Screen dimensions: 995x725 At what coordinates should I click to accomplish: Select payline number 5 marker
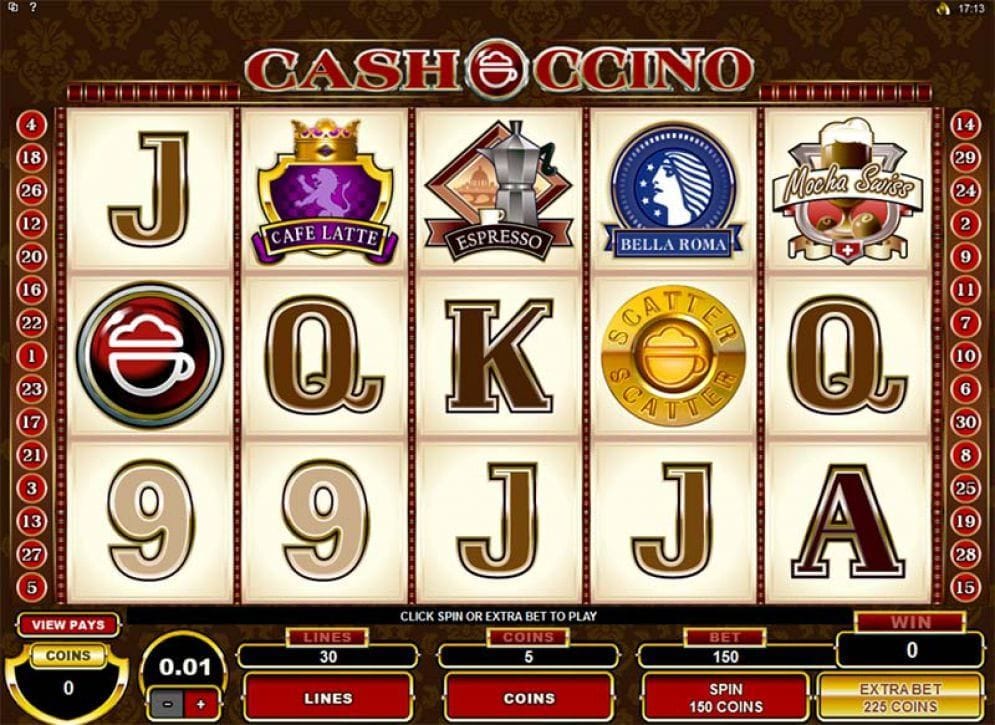tap(32, 586)
